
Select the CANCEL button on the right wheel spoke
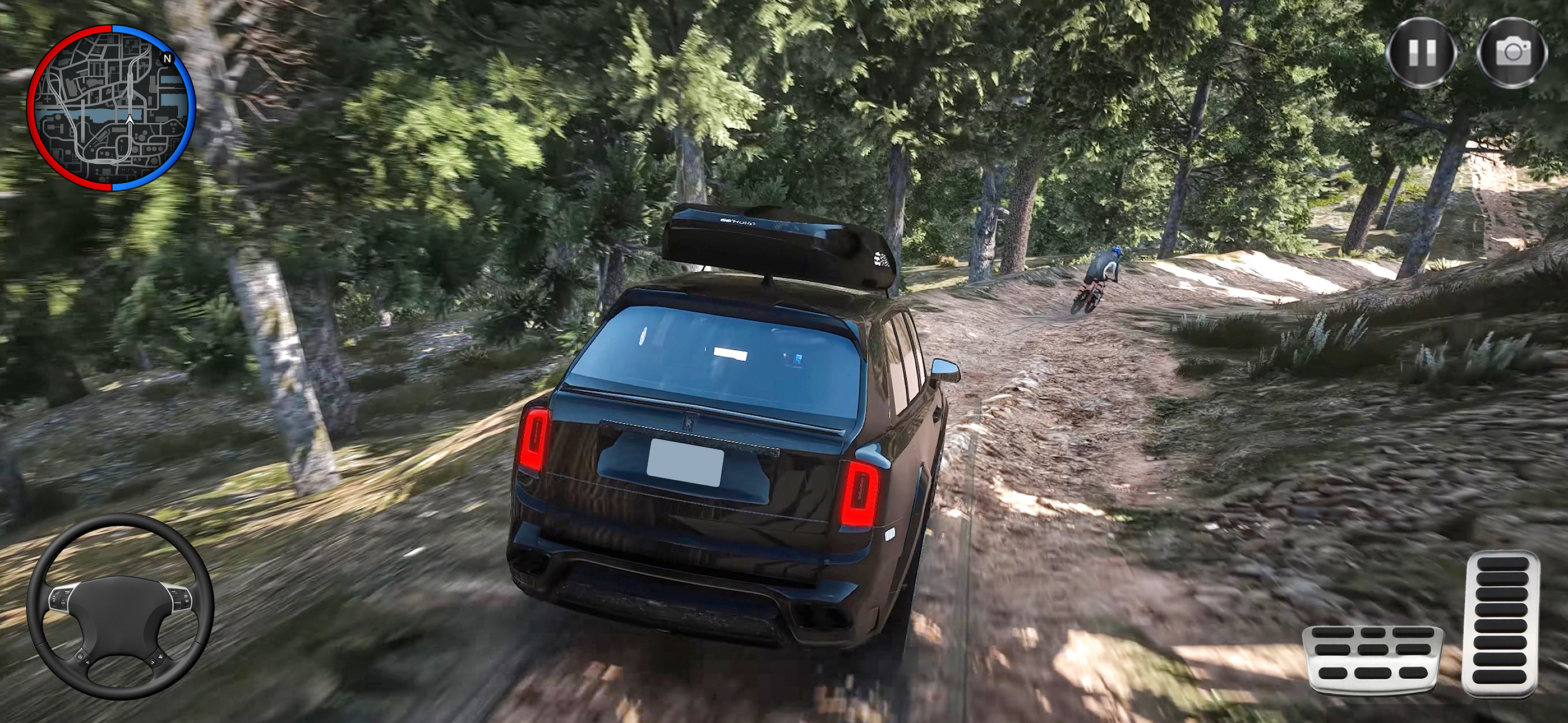178,602
